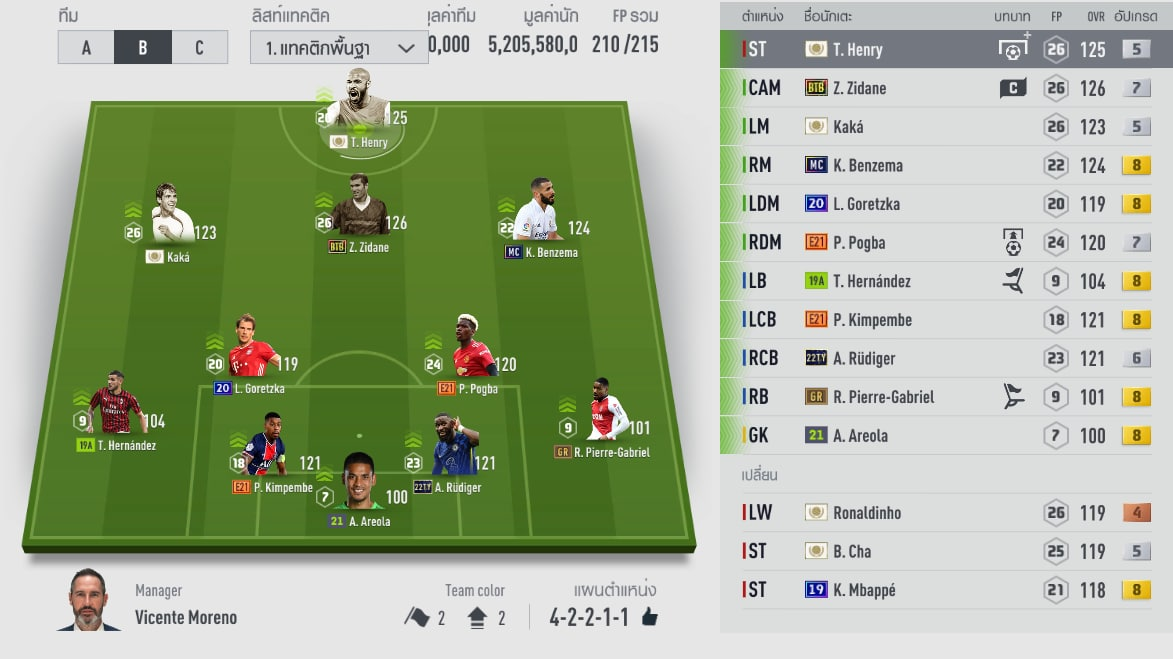The width and height of the screenshot is (1173, 659).
Task: Select Kaká's card on the pitch
Action: coord(172,216)
